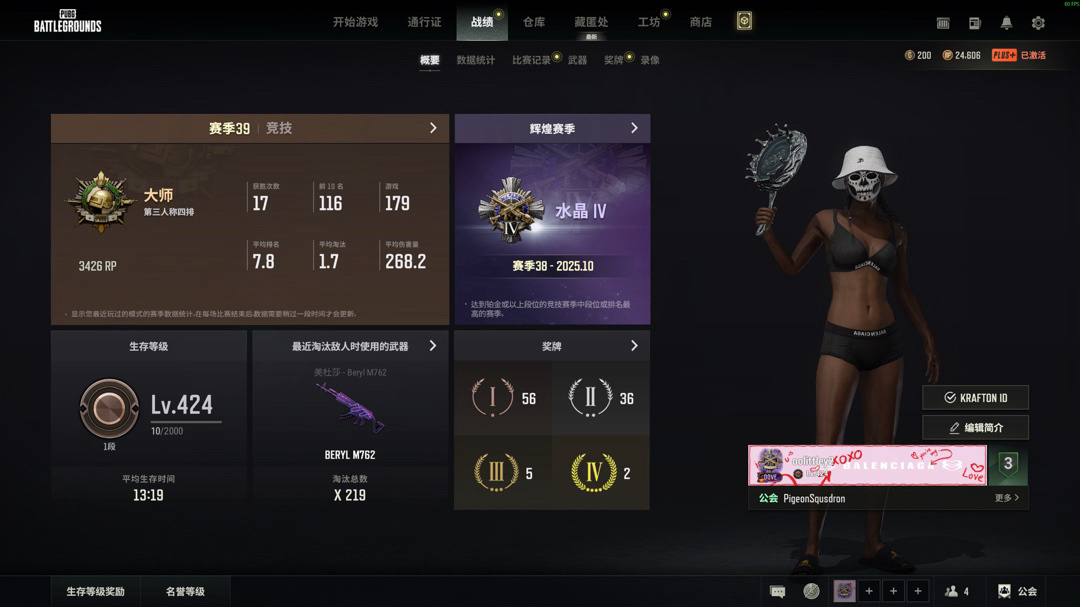The height and width of the screenshot is (607, 1080).
Task: Open the 名誉等级 button
Action: tap(185, 592)
